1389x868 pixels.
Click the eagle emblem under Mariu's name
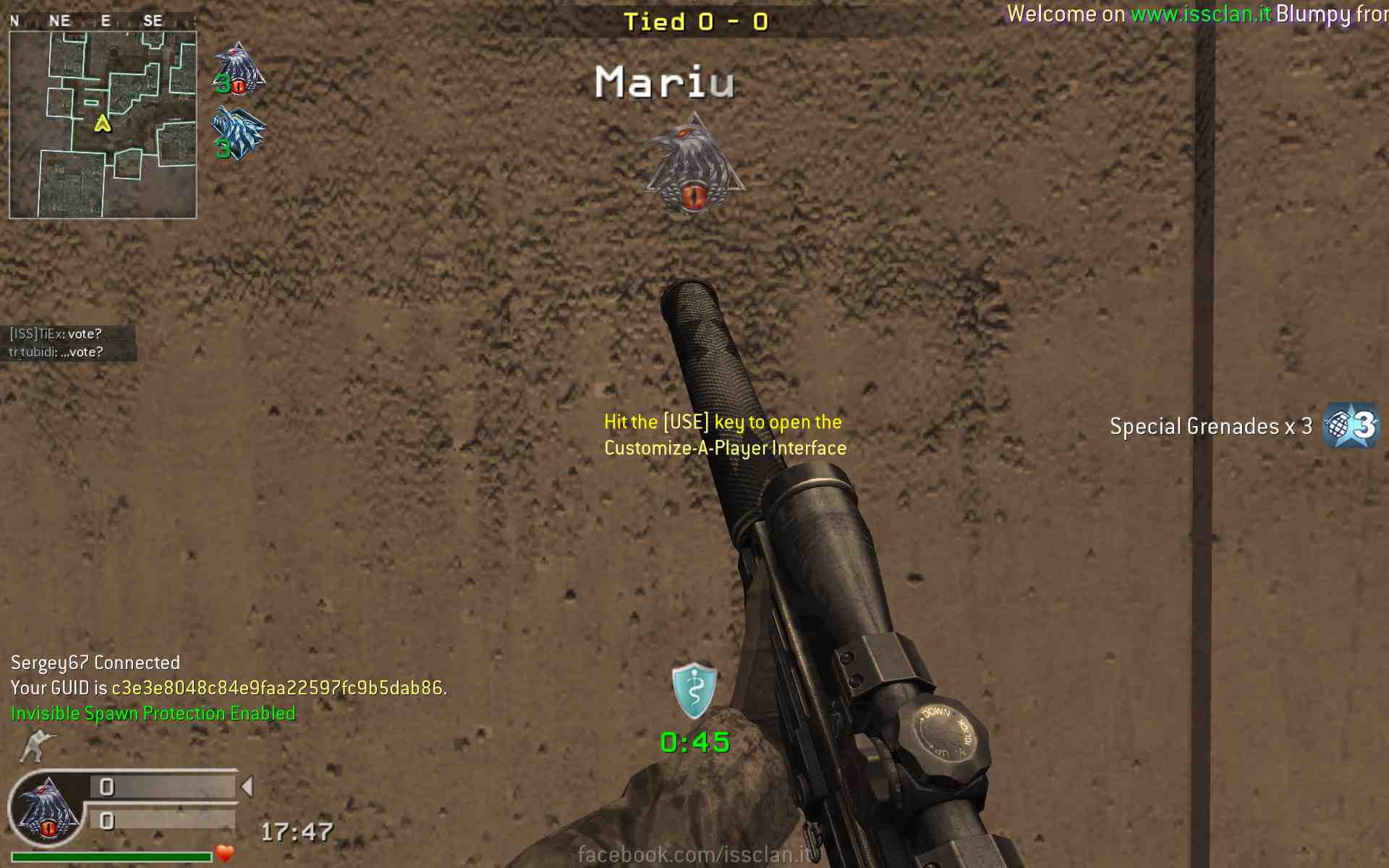[694, 164]
